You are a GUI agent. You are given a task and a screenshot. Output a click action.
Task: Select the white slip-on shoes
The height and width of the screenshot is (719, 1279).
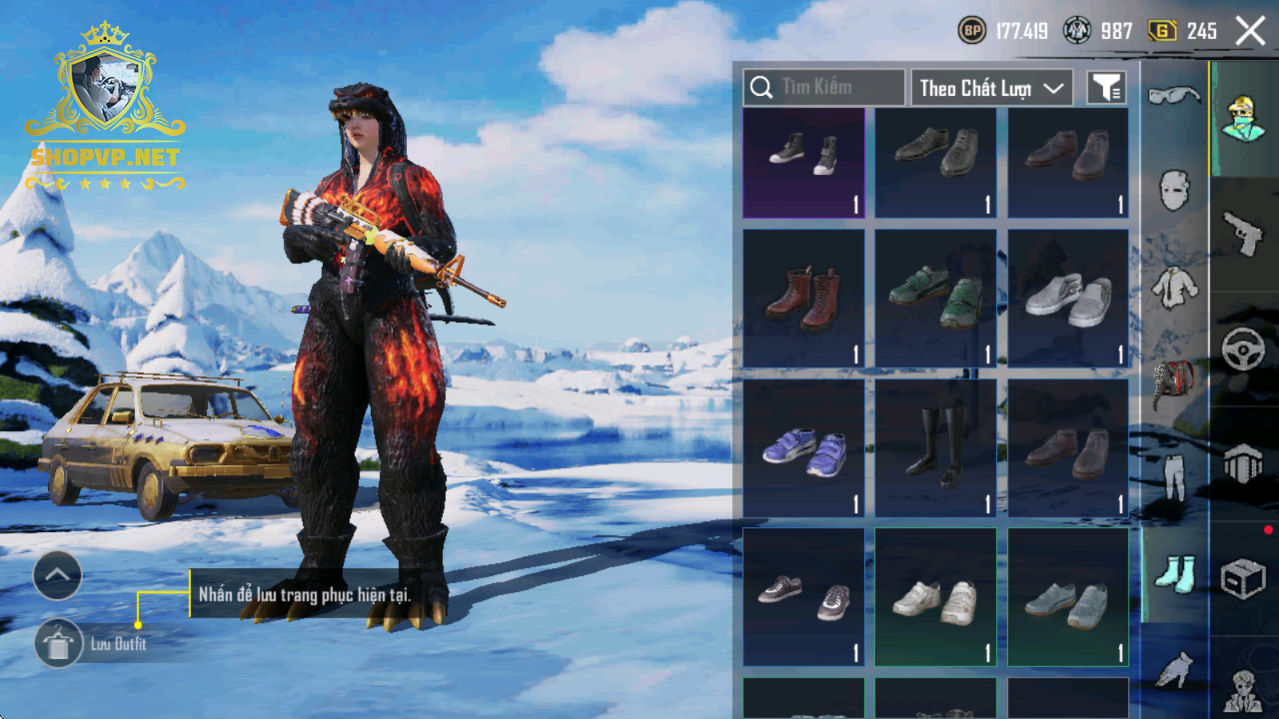click(1067, 298)
